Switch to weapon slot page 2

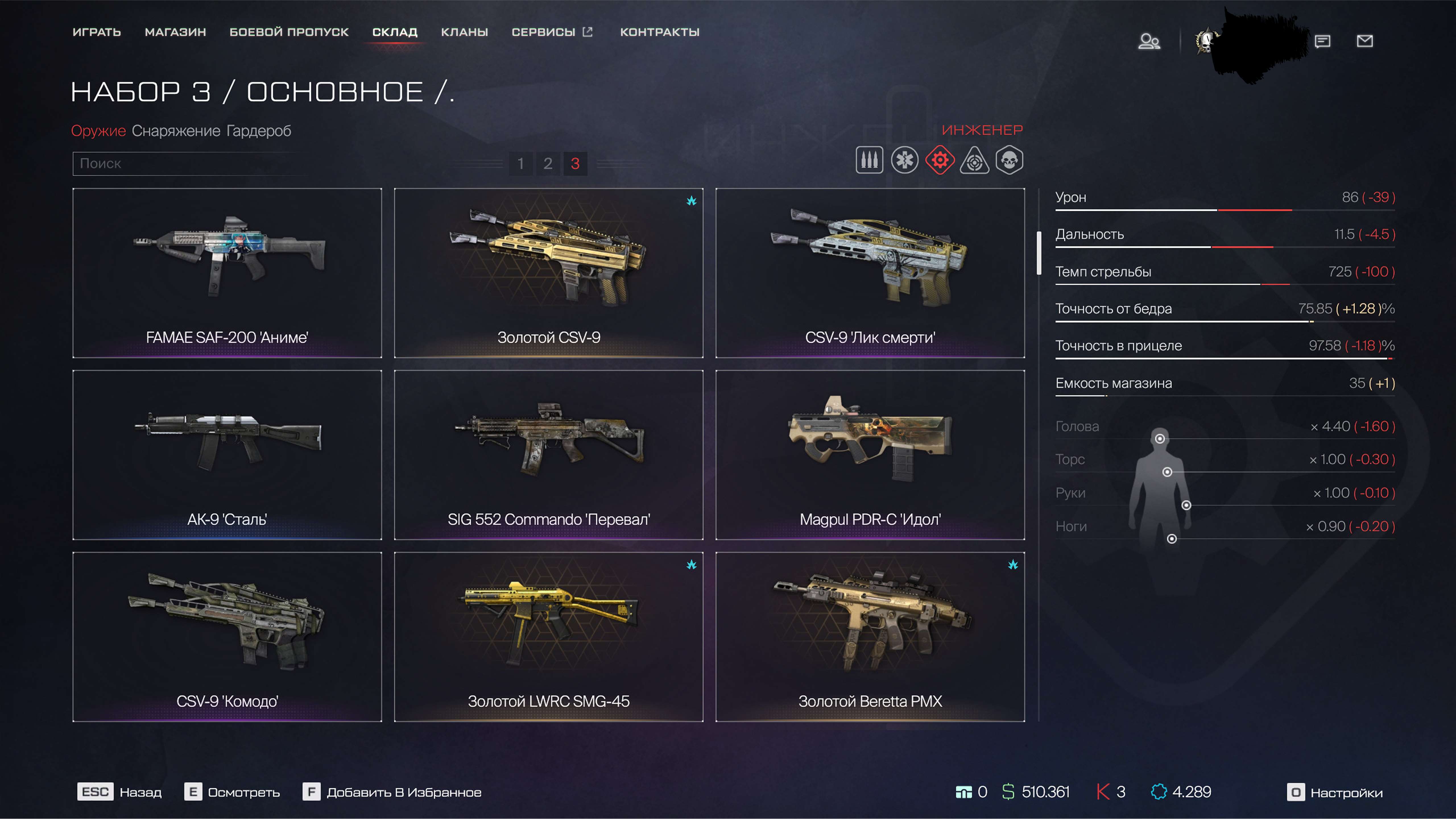point(548,164)
